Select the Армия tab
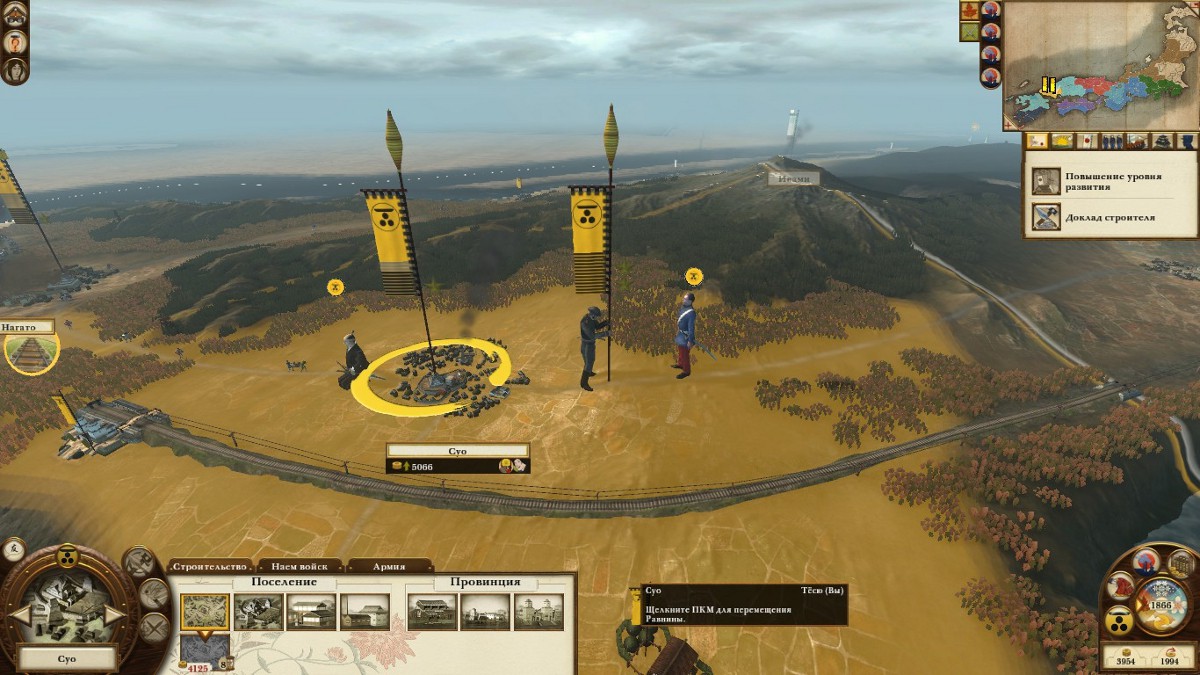Viewport: 1200px width, 675px height. [x=389, y=566]
